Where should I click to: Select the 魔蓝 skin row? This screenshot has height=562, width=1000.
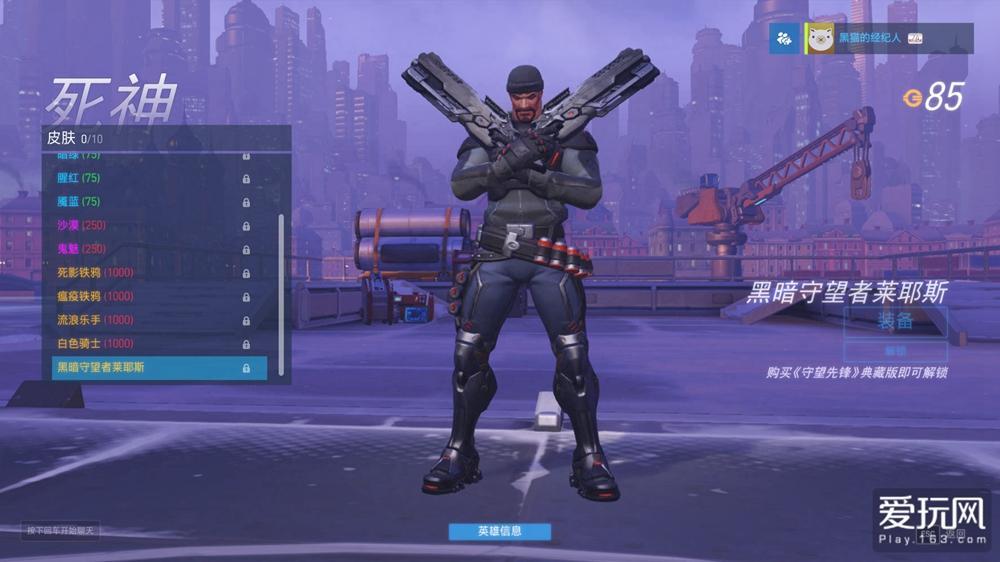[x=150, y=202]
